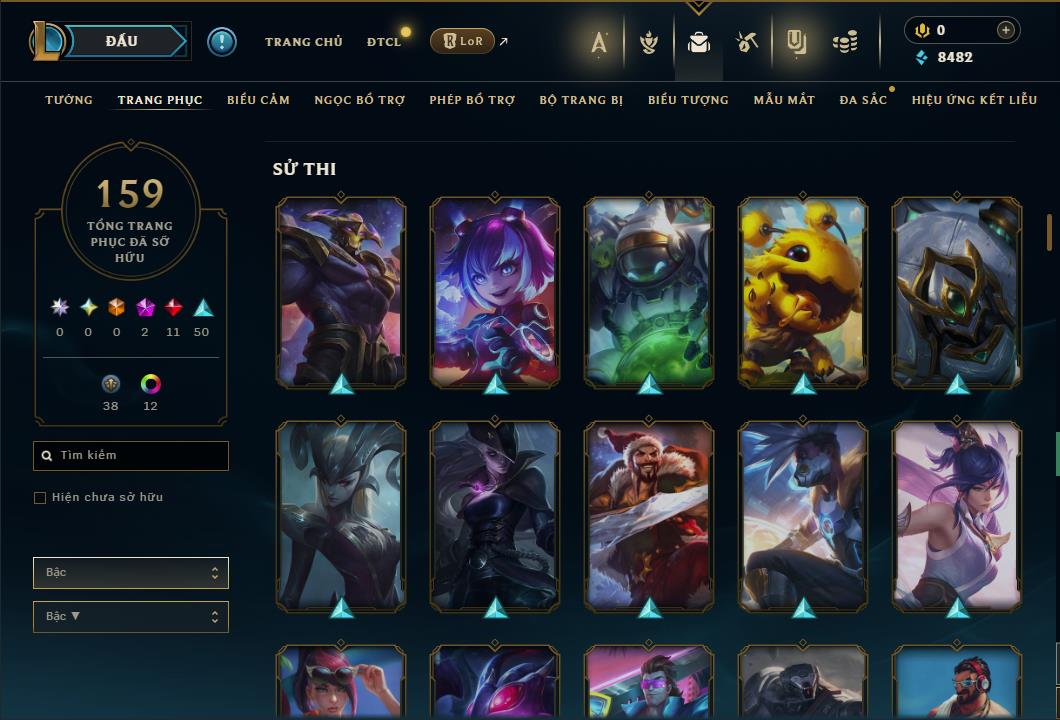Add currency with the plus button
The width and height of the screenshot is (1060, 720).
(x=1006, y=30)
